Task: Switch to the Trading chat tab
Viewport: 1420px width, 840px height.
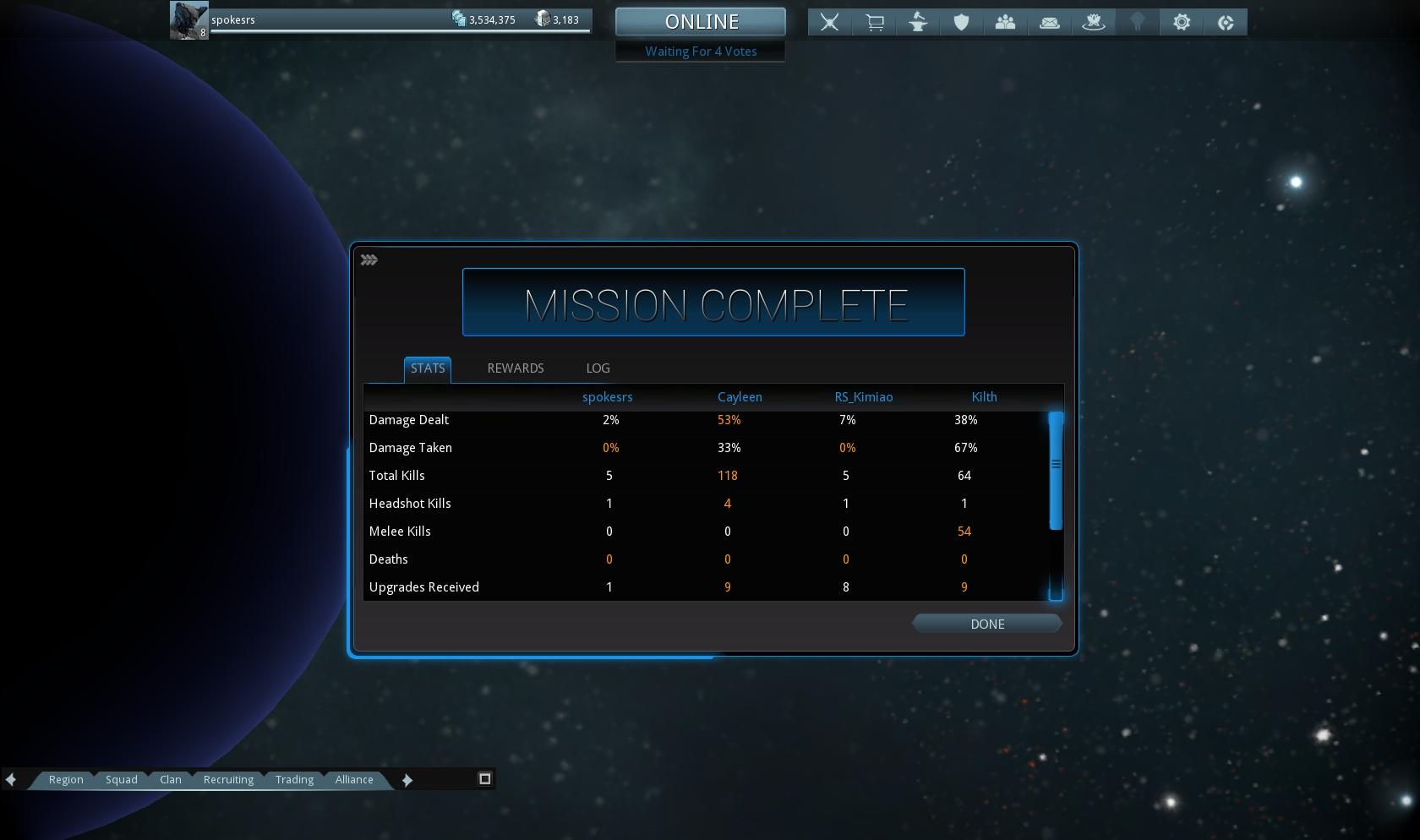Action: [x=294, y=779]
